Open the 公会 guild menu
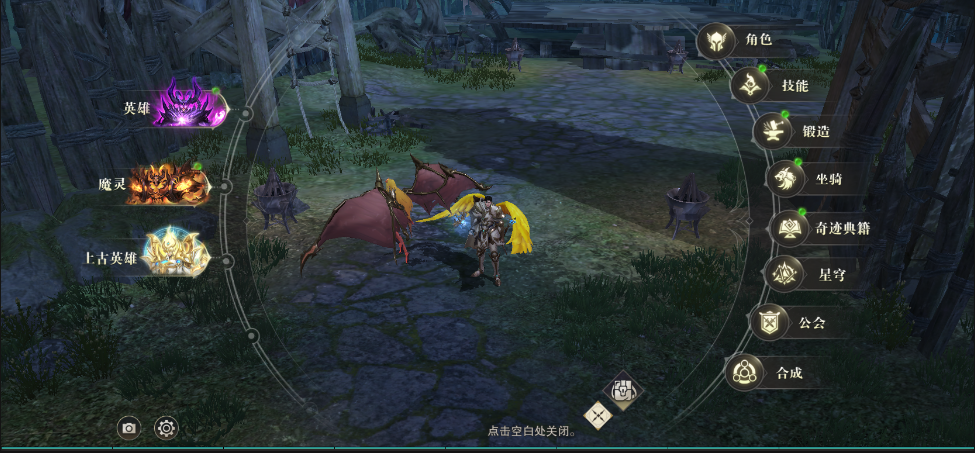The width and height of the screenshot is (975, 453). [768, 323]
